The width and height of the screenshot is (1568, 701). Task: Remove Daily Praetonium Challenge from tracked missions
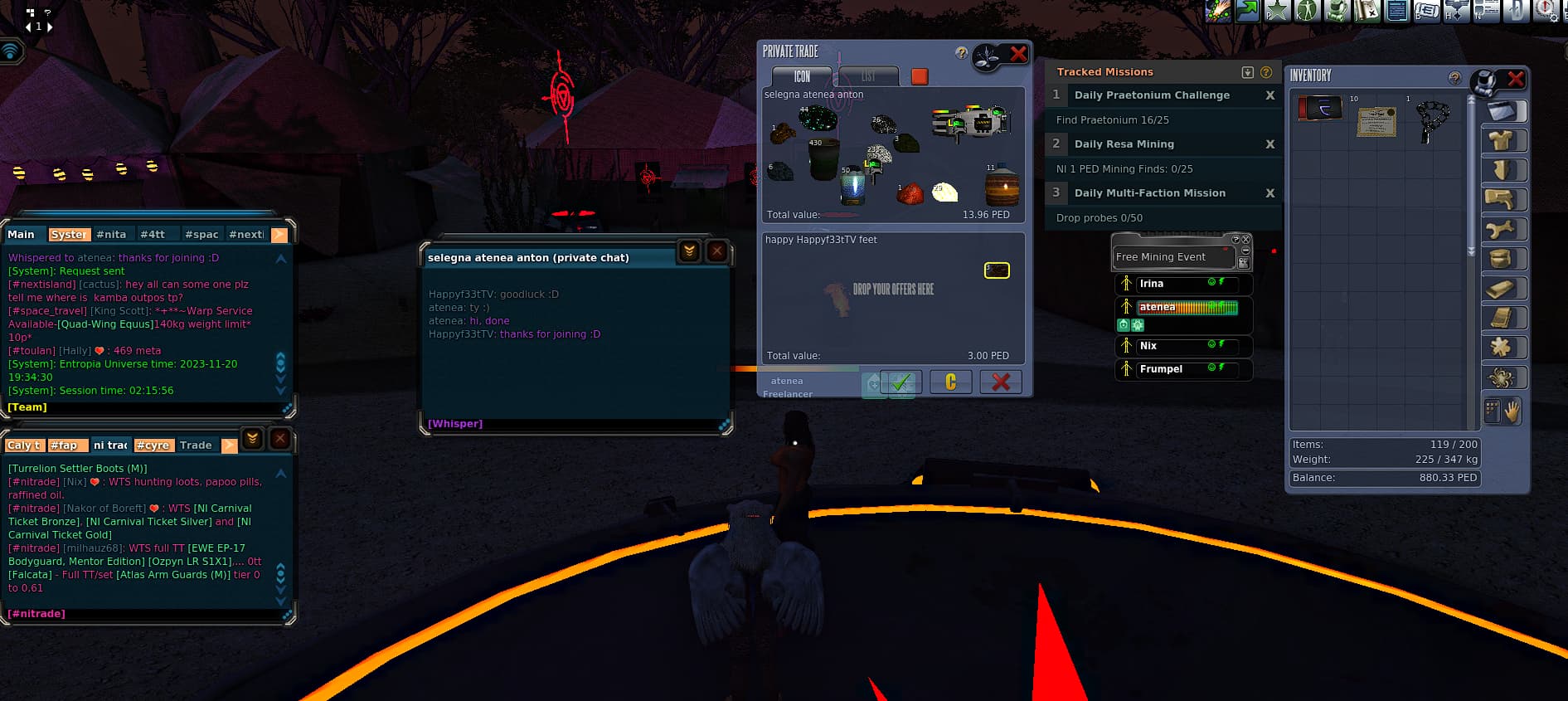click(x=1269, y=95)
